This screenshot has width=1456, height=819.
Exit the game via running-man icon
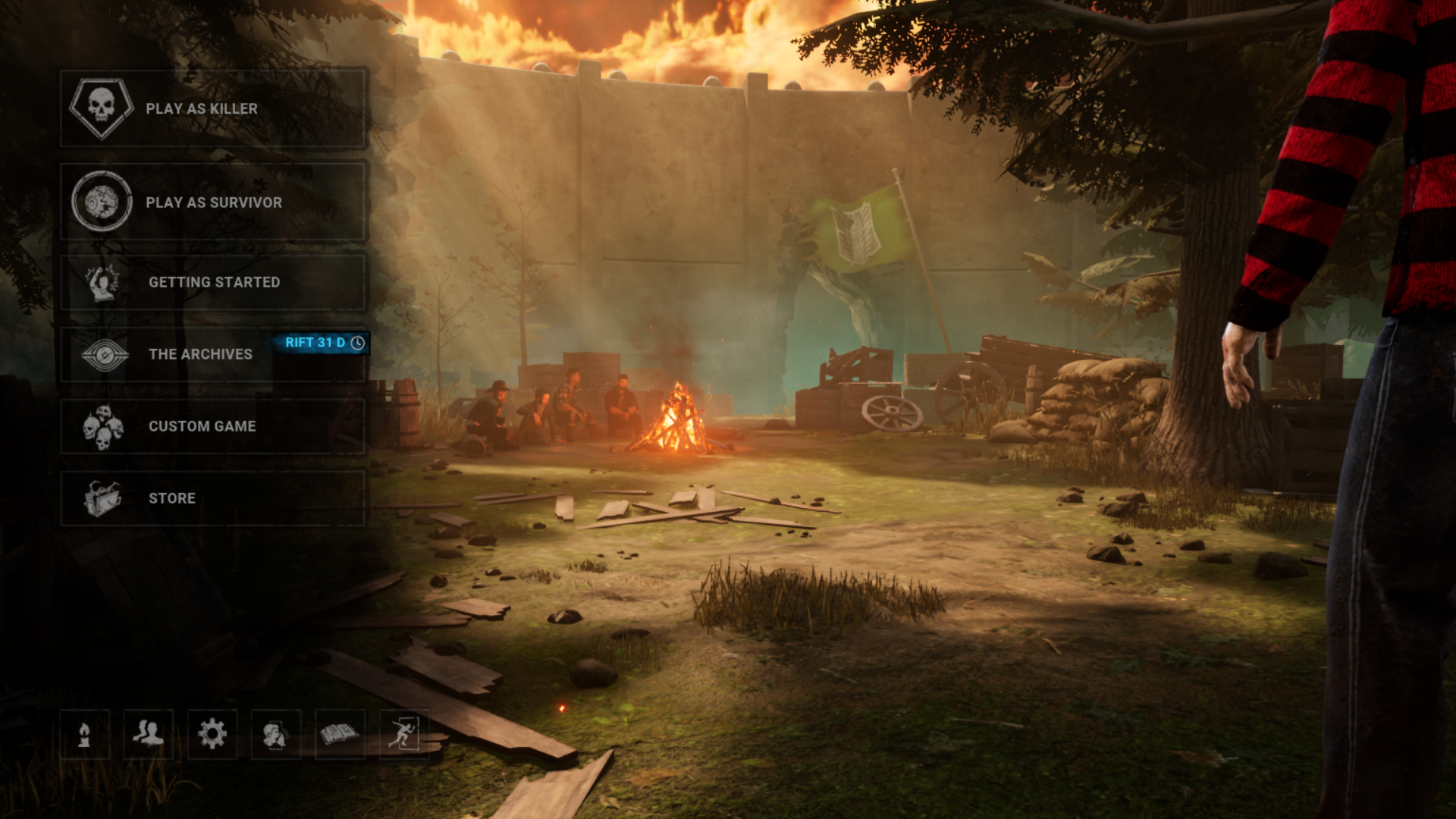(403, 734)
